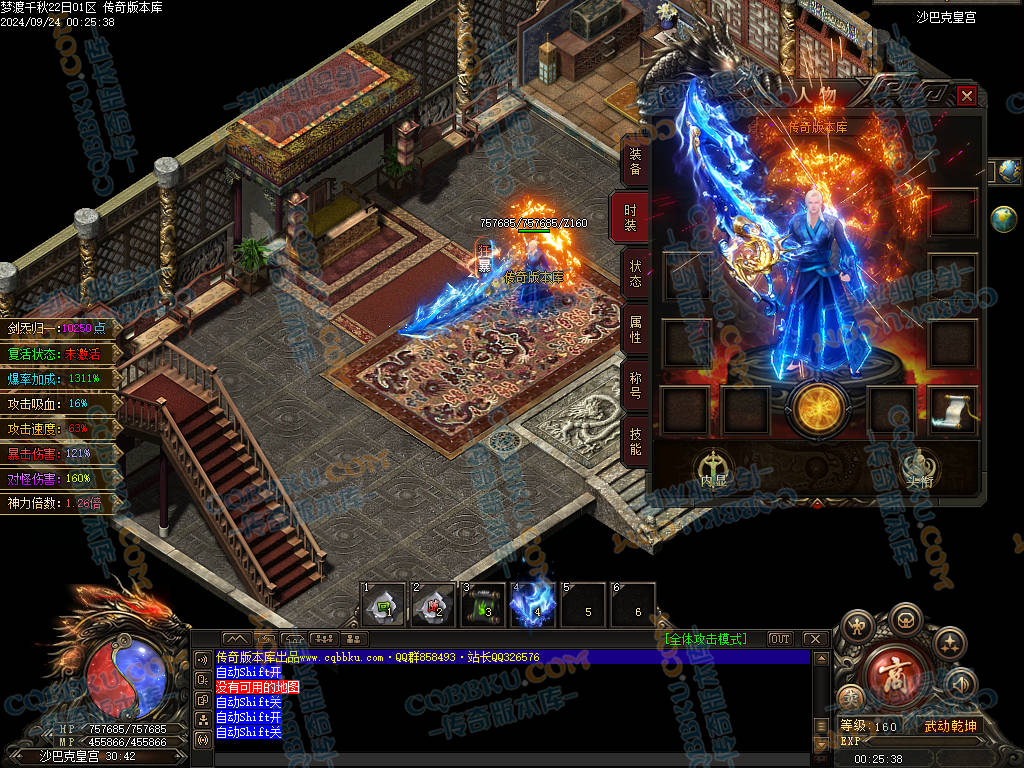Close the character panel
The image size is (1024, 768).
click(966, 96)
